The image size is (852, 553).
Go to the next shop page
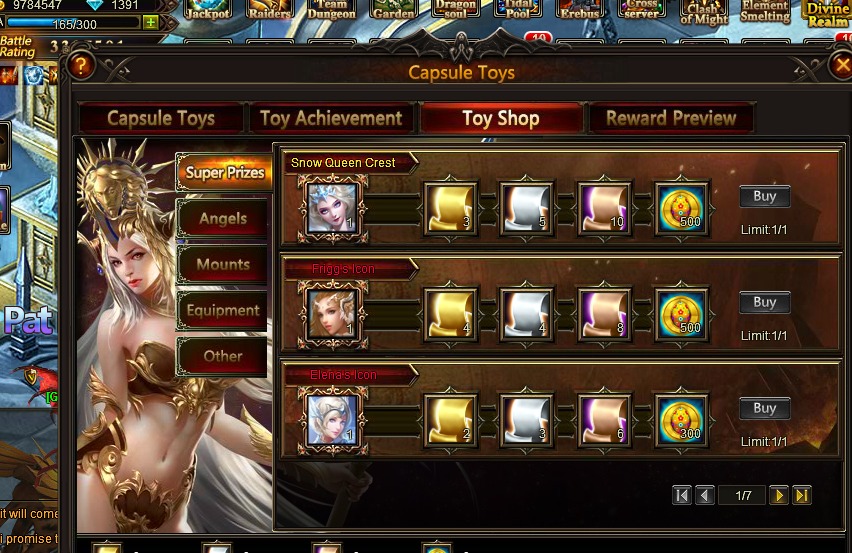point(778,495)
